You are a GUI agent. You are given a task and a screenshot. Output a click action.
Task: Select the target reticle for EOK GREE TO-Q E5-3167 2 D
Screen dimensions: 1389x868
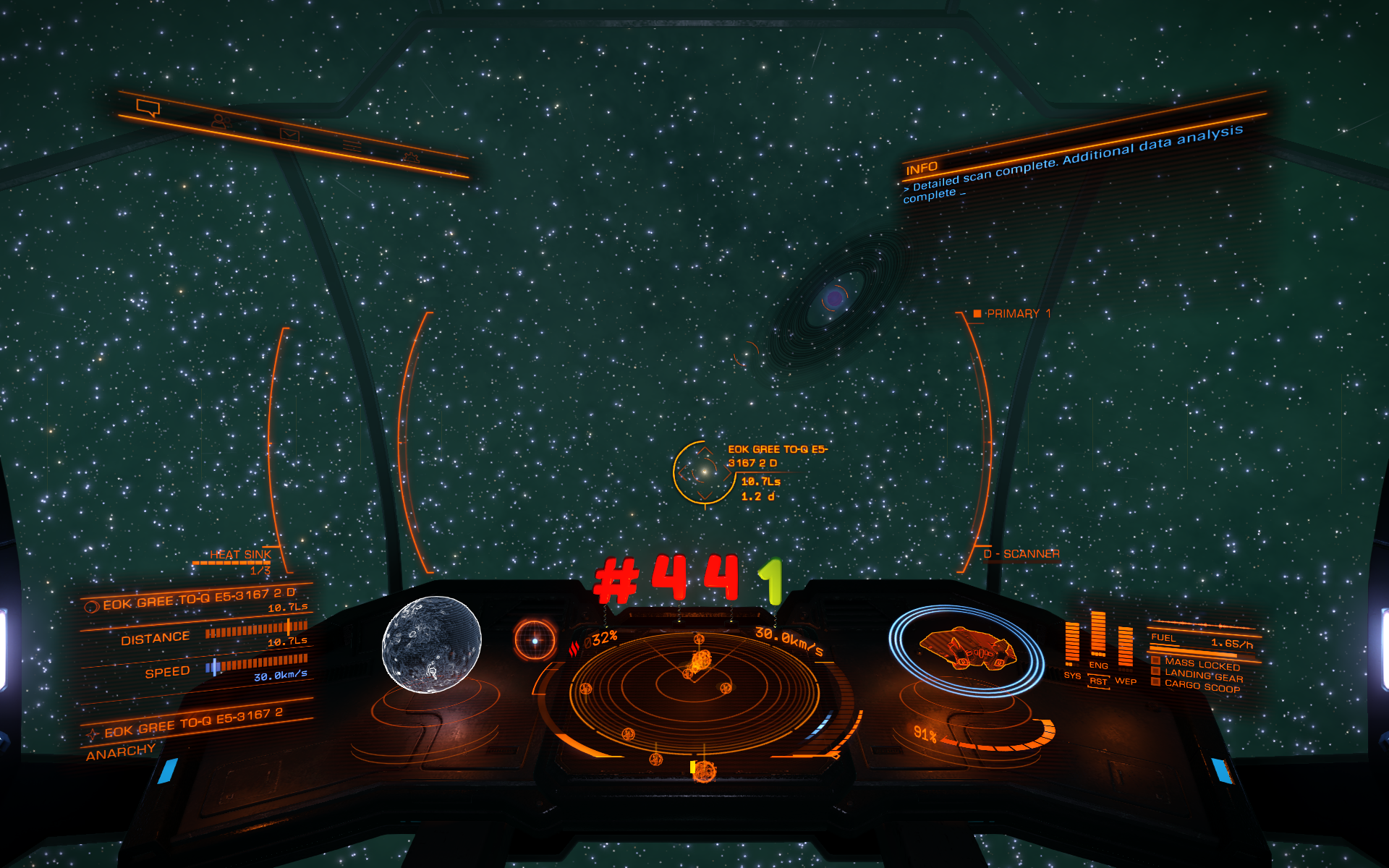coord(704,472)
